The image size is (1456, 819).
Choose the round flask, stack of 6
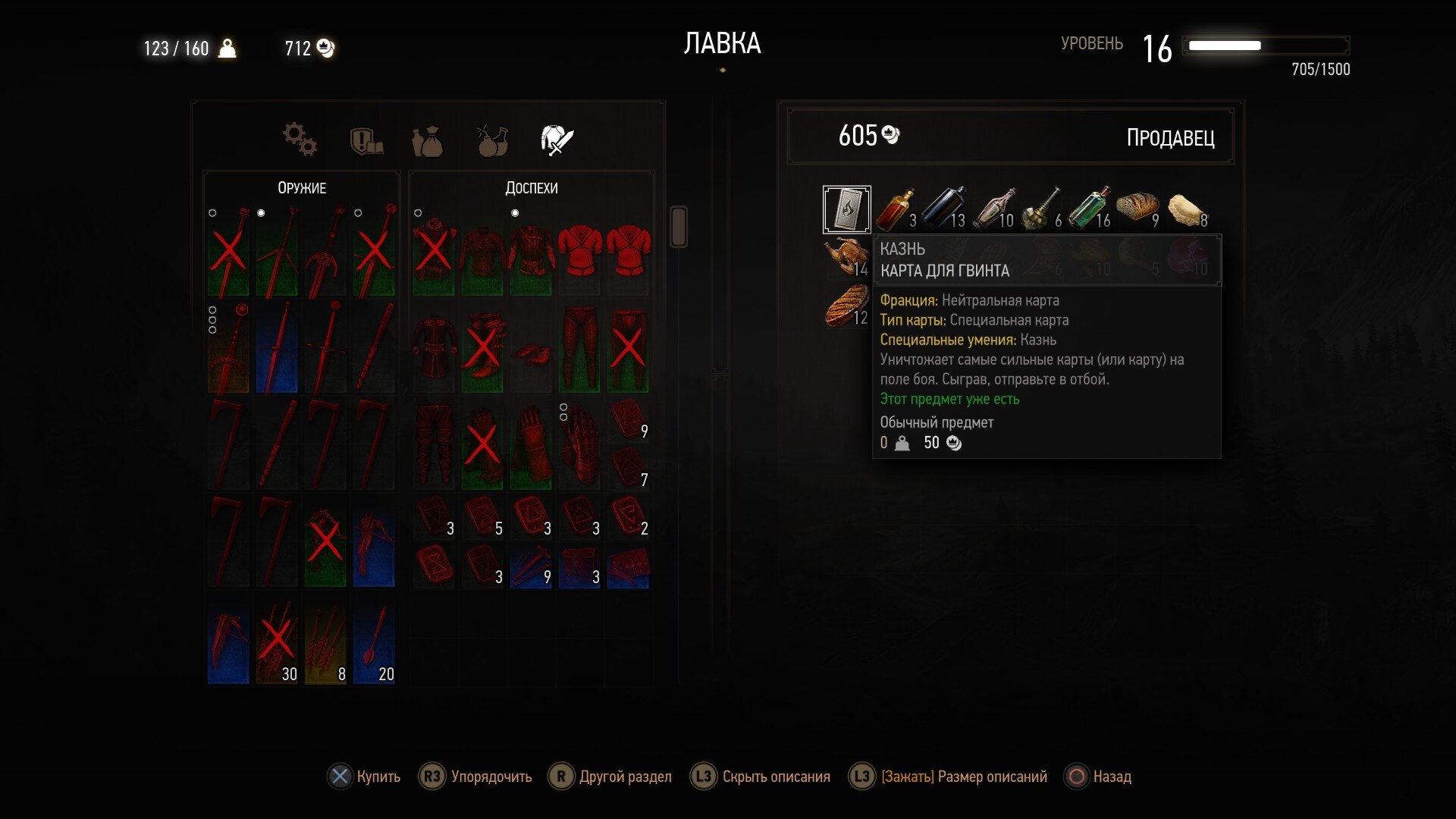(x=1042, y=209)
